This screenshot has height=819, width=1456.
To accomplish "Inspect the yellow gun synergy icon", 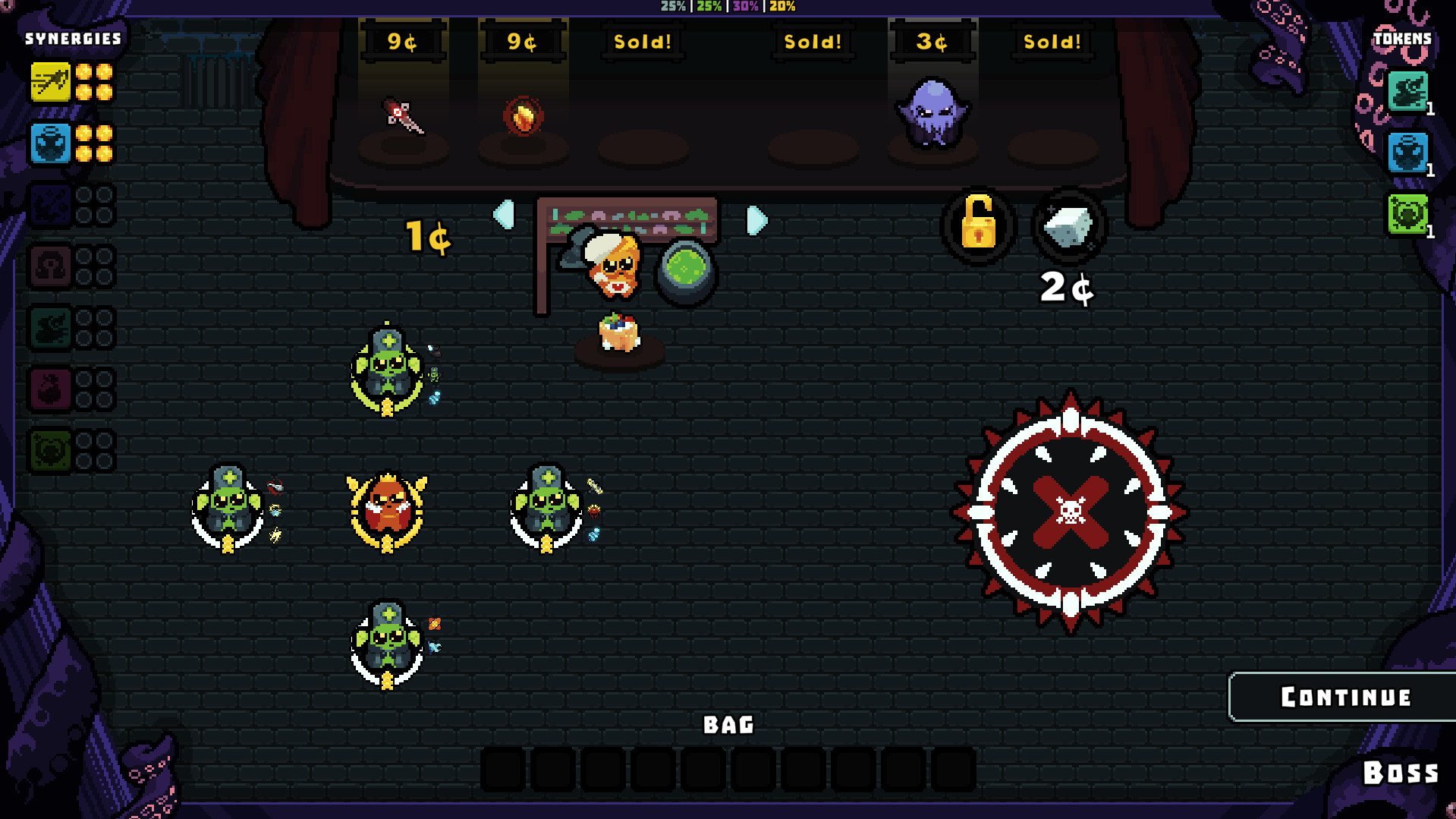I will point(50,82).
